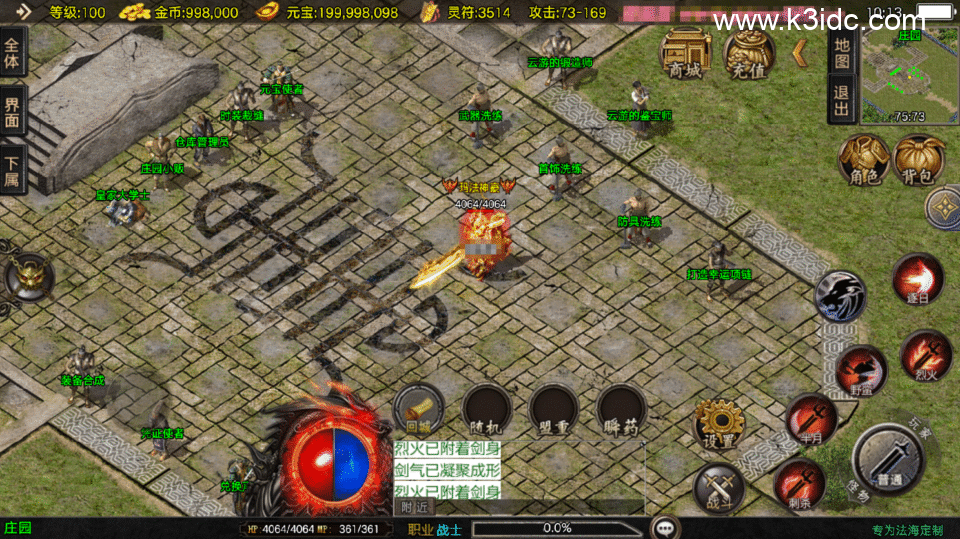Use the 刺杀 thrust skill
Screen dimensions: 960x539
pyautogui.click(x=799, y=483)
